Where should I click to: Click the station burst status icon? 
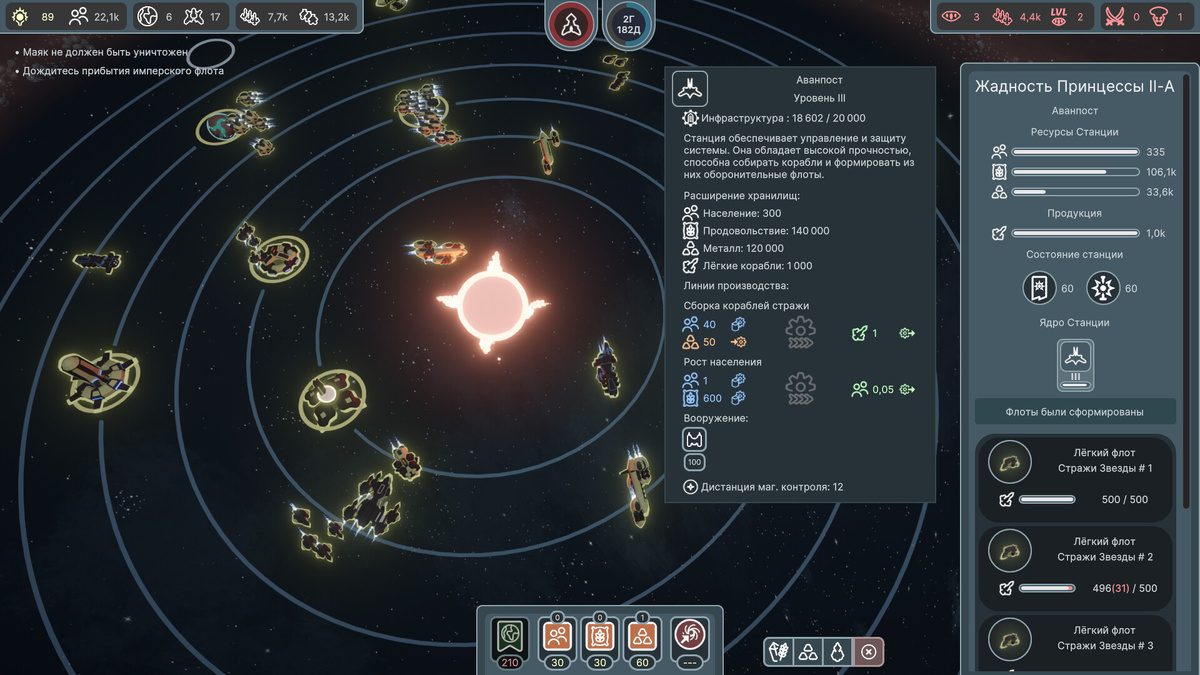[1104, 288]
